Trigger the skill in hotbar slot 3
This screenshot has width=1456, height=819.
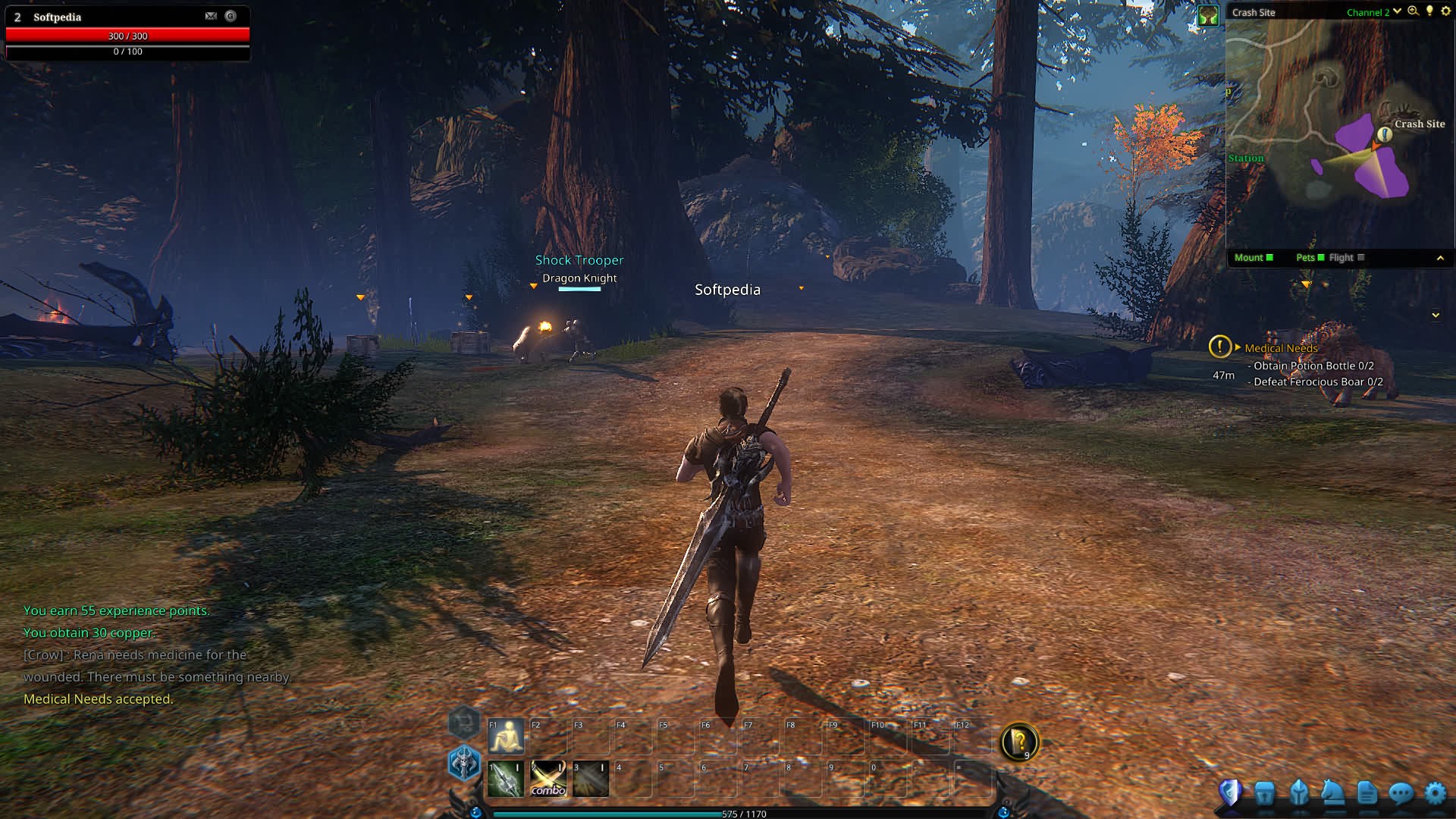591,779
